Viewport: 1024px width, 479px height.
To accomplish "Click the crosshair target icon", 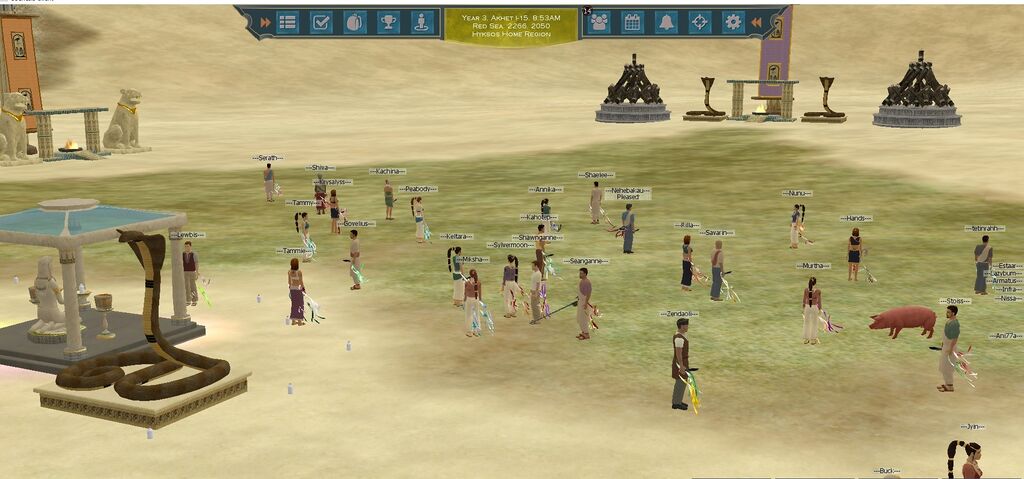I will click(x=699, y=21).
